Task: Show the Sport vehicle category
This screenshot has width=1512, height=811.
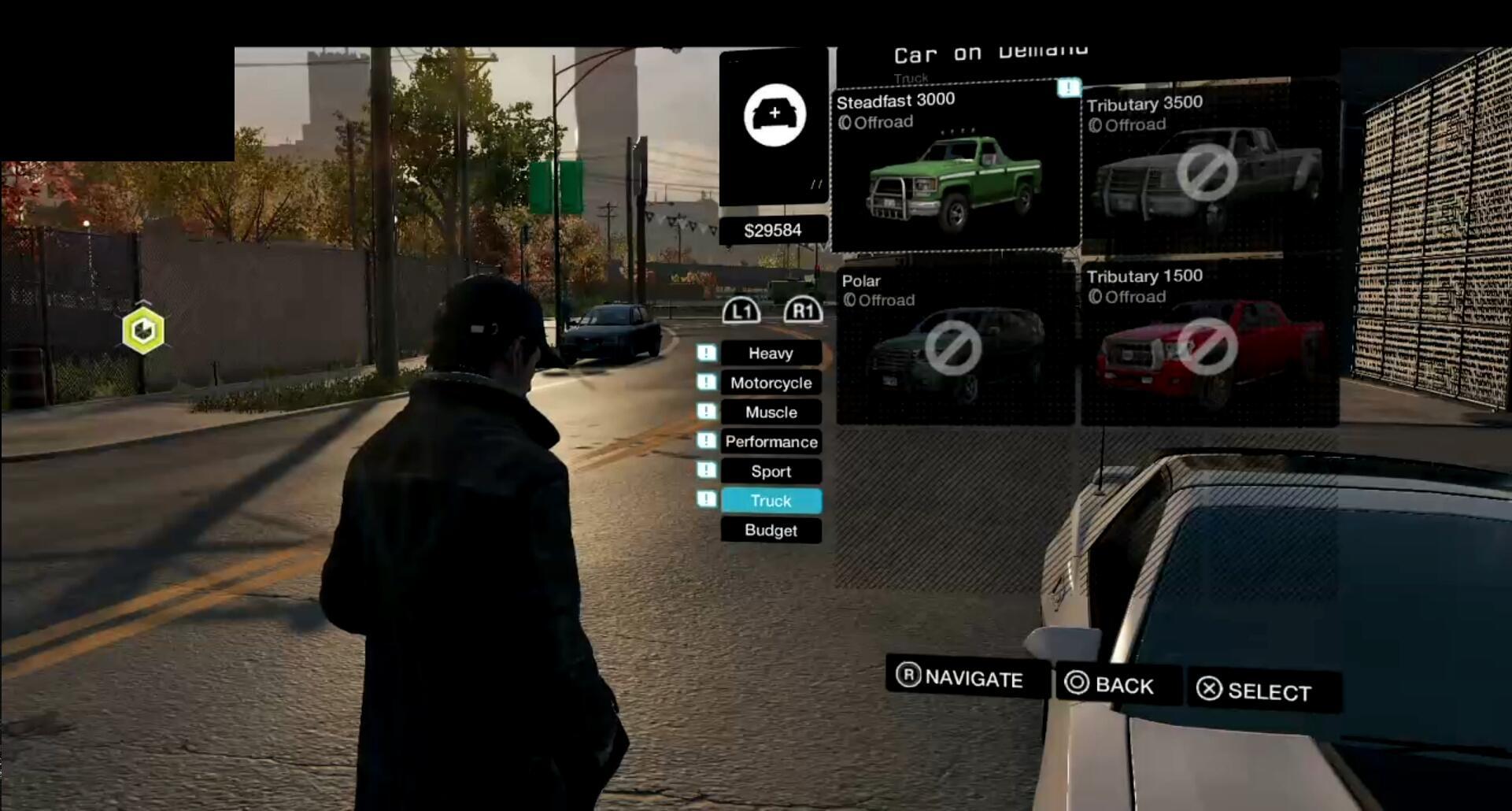Action: coord(771,471)
